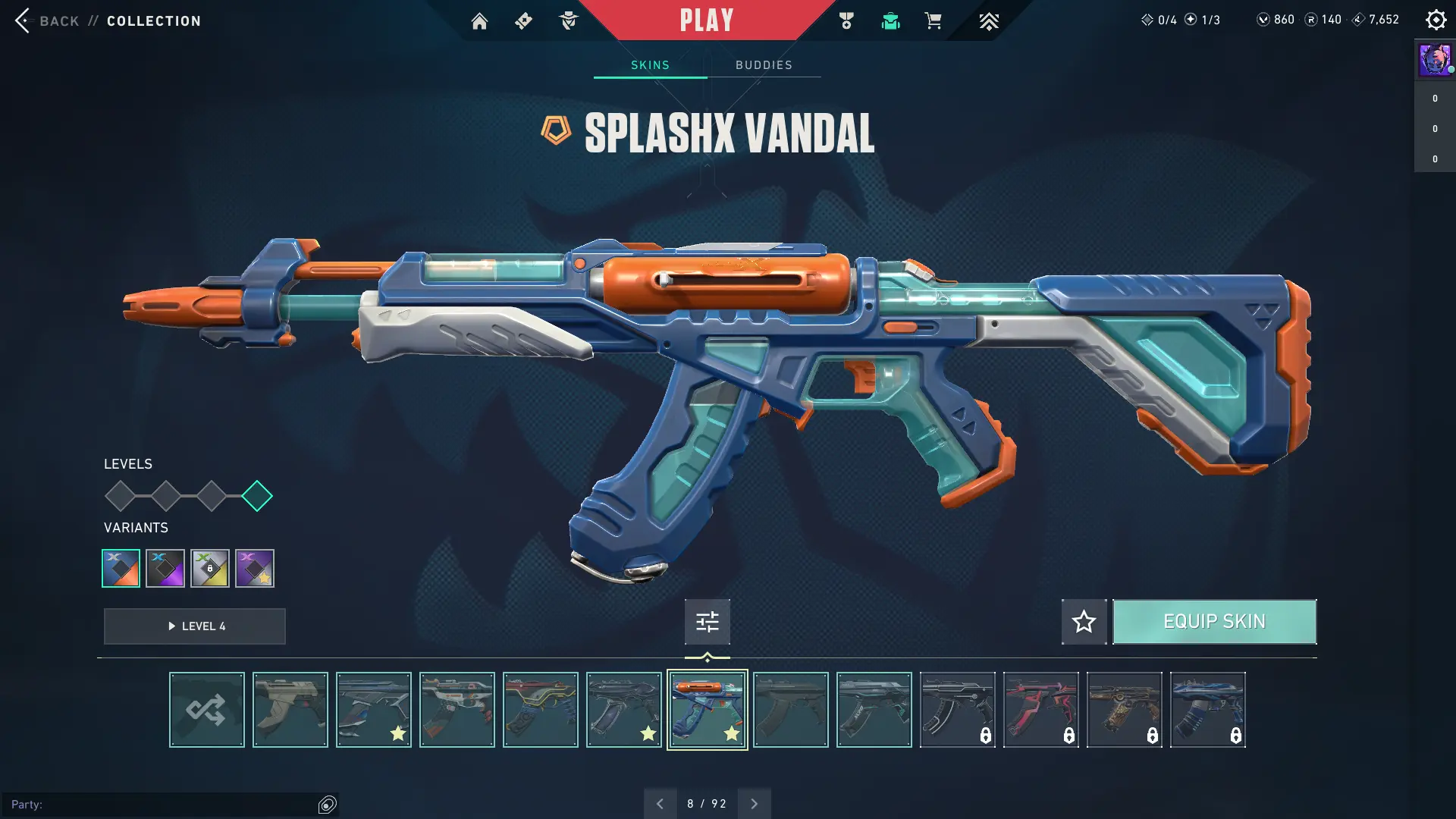The image size is (1456, 819).
Task: Open the player avatar profile card
Action: coord(1434,60)
